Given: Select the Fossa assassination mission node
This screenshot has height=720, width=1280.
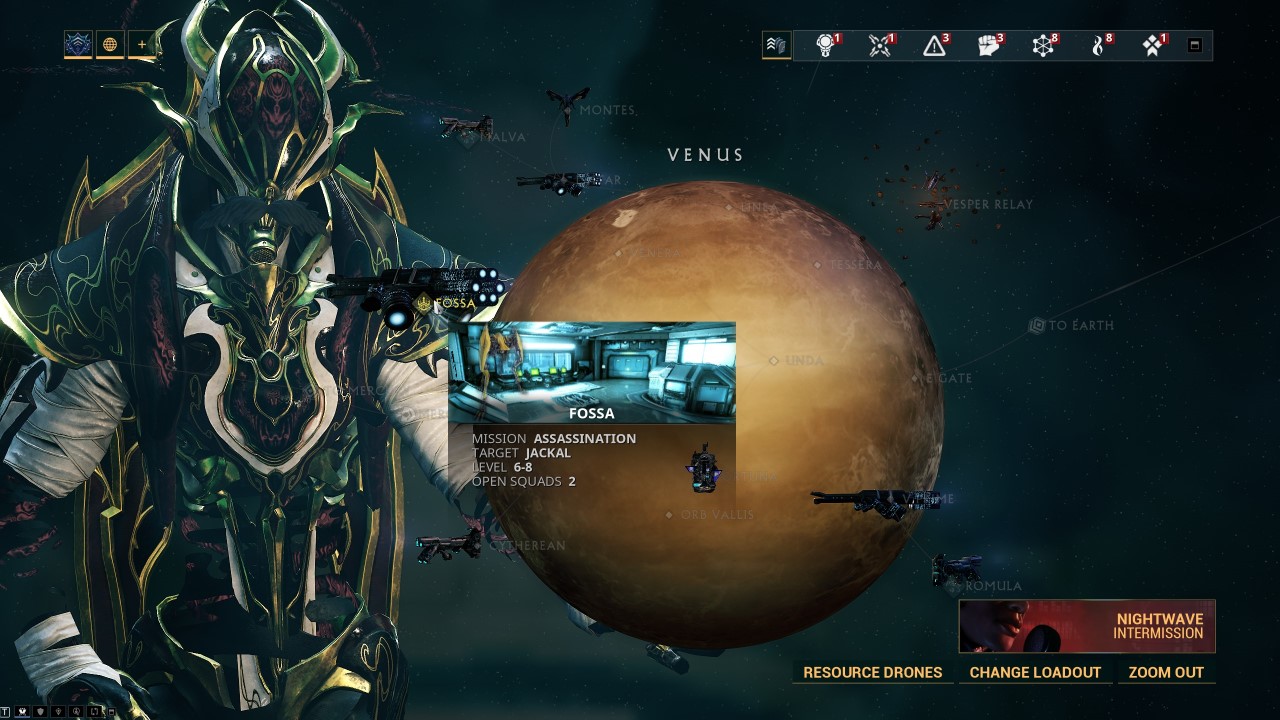Looking at the screenshot, I should coord(425,303).
